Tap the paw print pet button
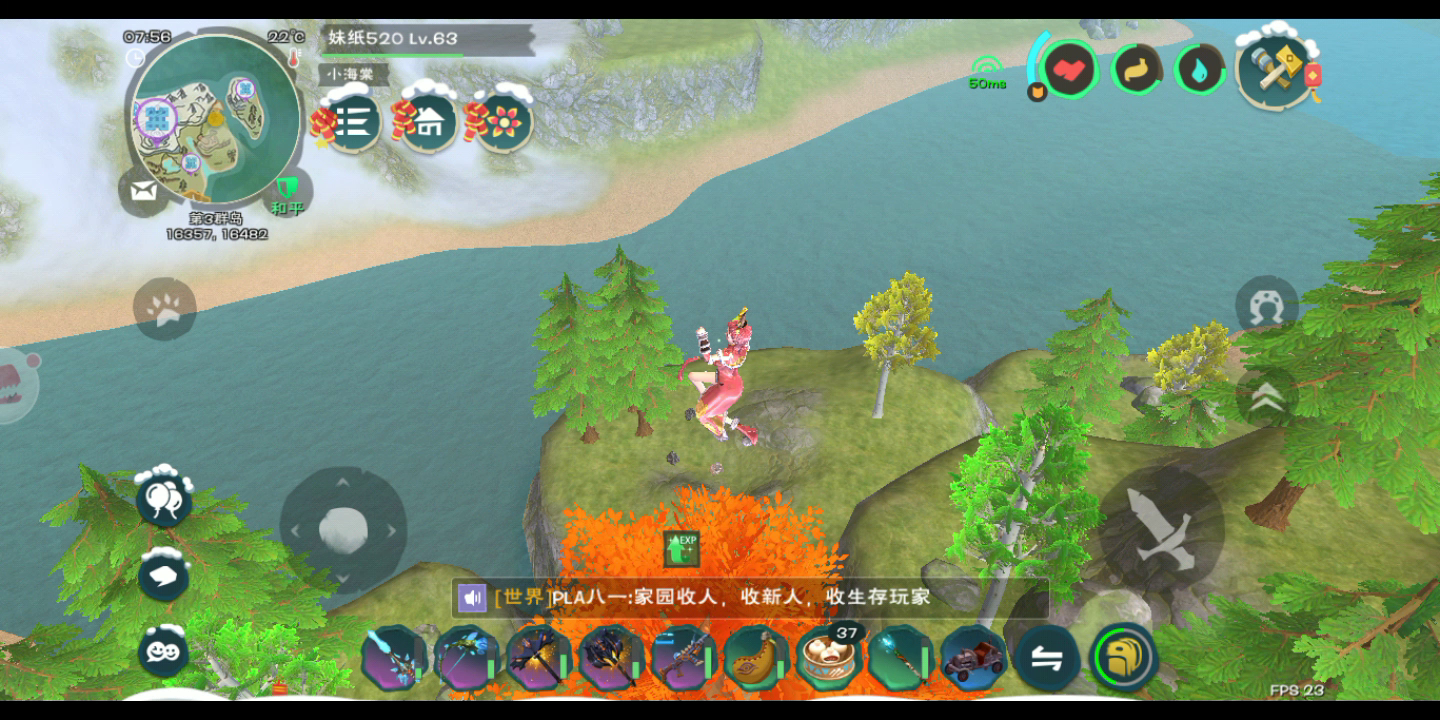Viewport: 1440px width, 720px height. pyautogui.click(x=164, y=309)
